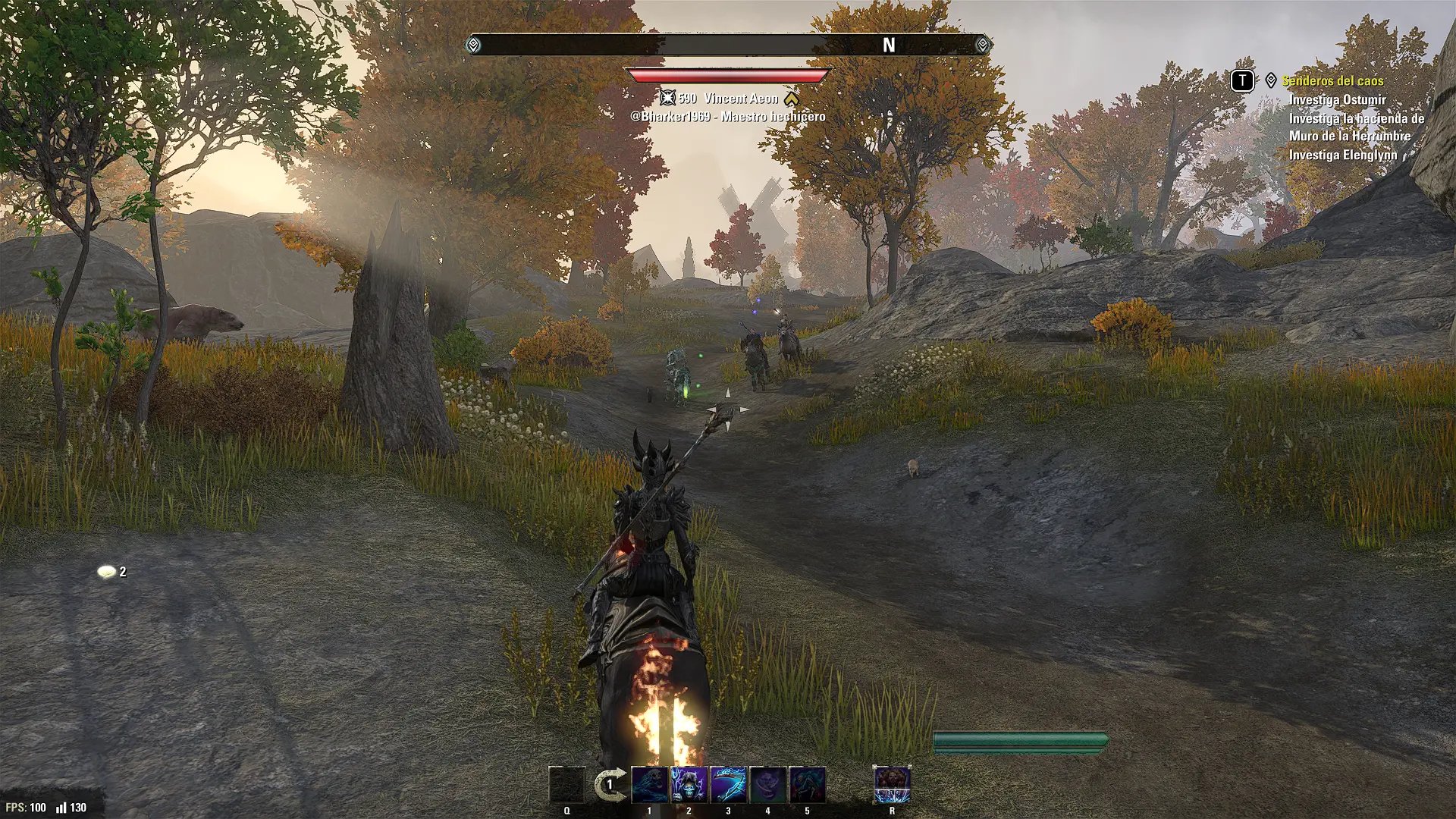The width and height of the screenshot is (1456, 819).
Task: Cast the hooded lightning skull ability
Action: point(689,784)
